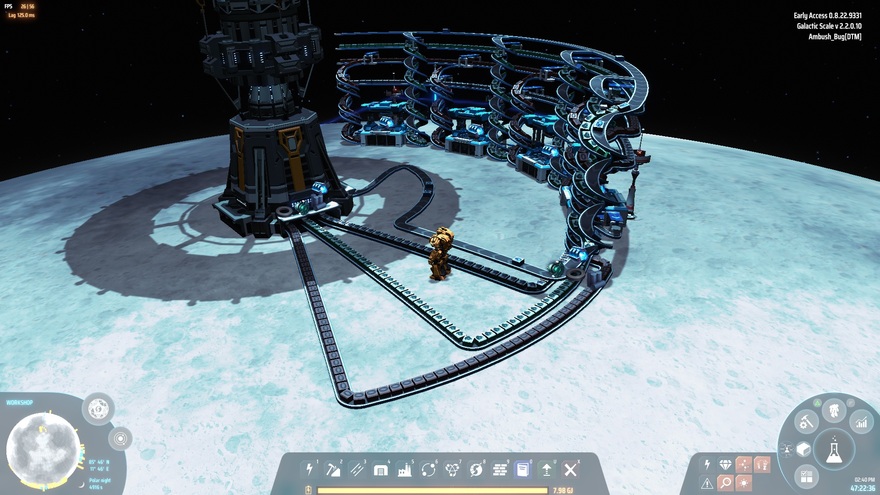Open the star map orbit button
The height and width of the screenshot is (495, 880).
tap(120, 438)
